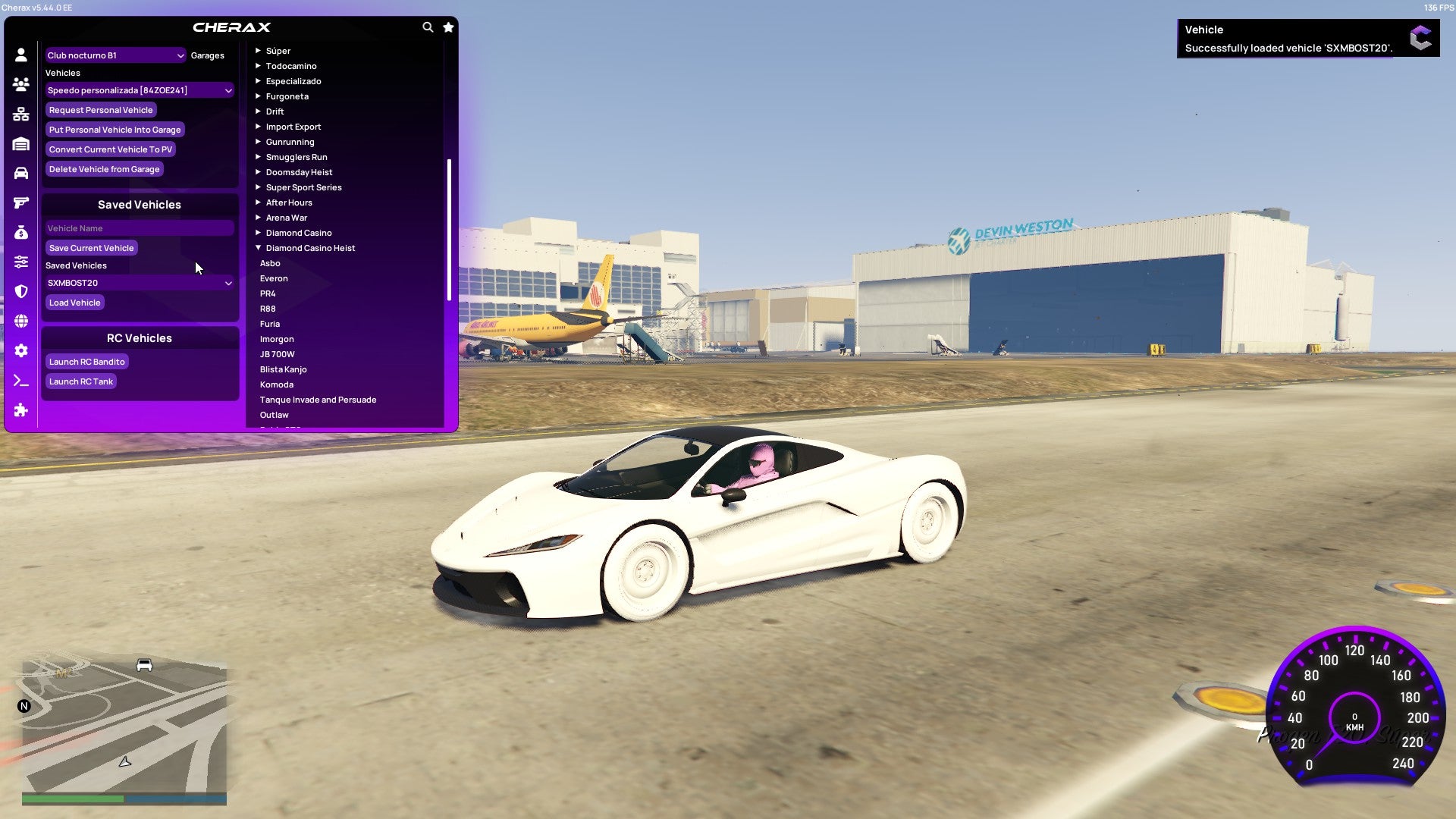Click the Vehicle Name input field

[x=140, y=228]
